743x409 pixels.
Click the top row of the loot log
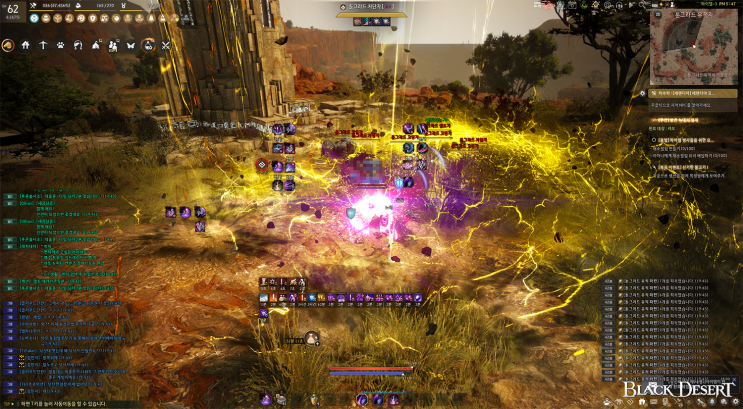671,282
